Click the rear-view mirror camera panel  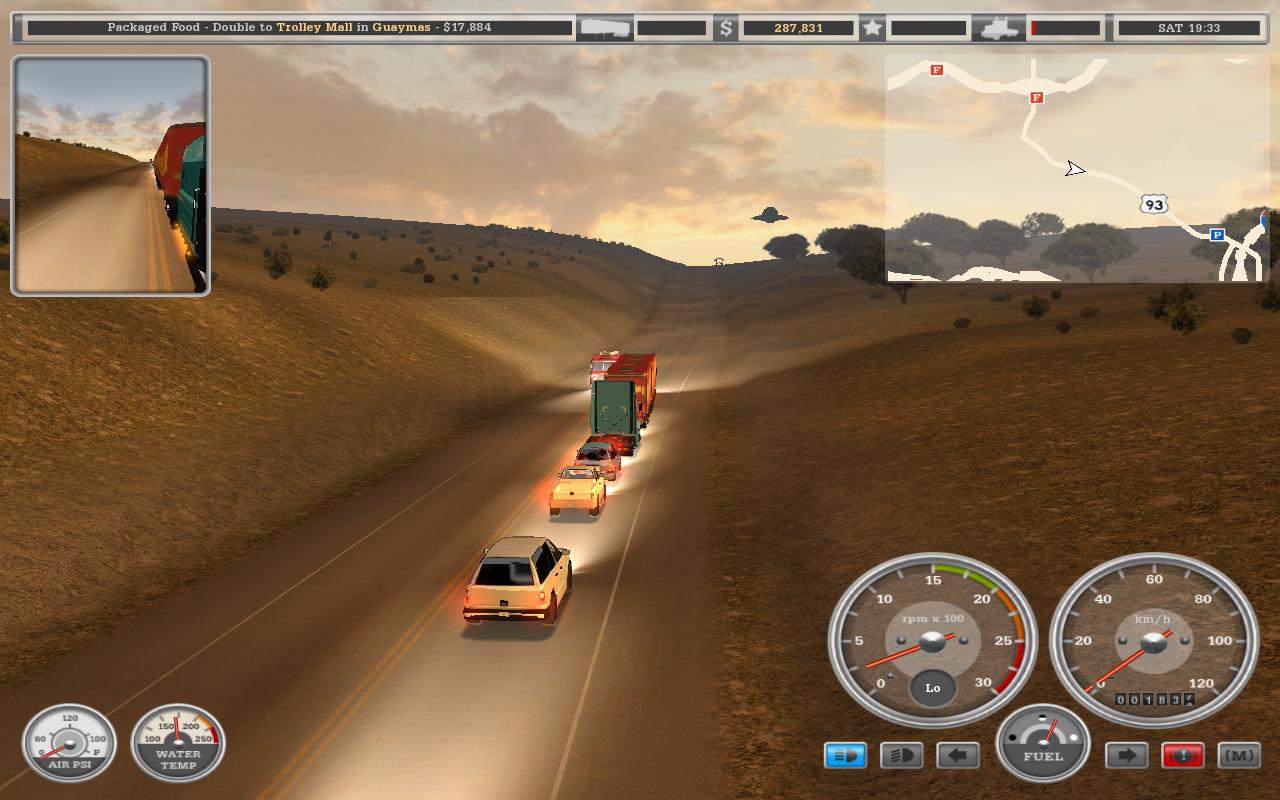coord(110,175)
